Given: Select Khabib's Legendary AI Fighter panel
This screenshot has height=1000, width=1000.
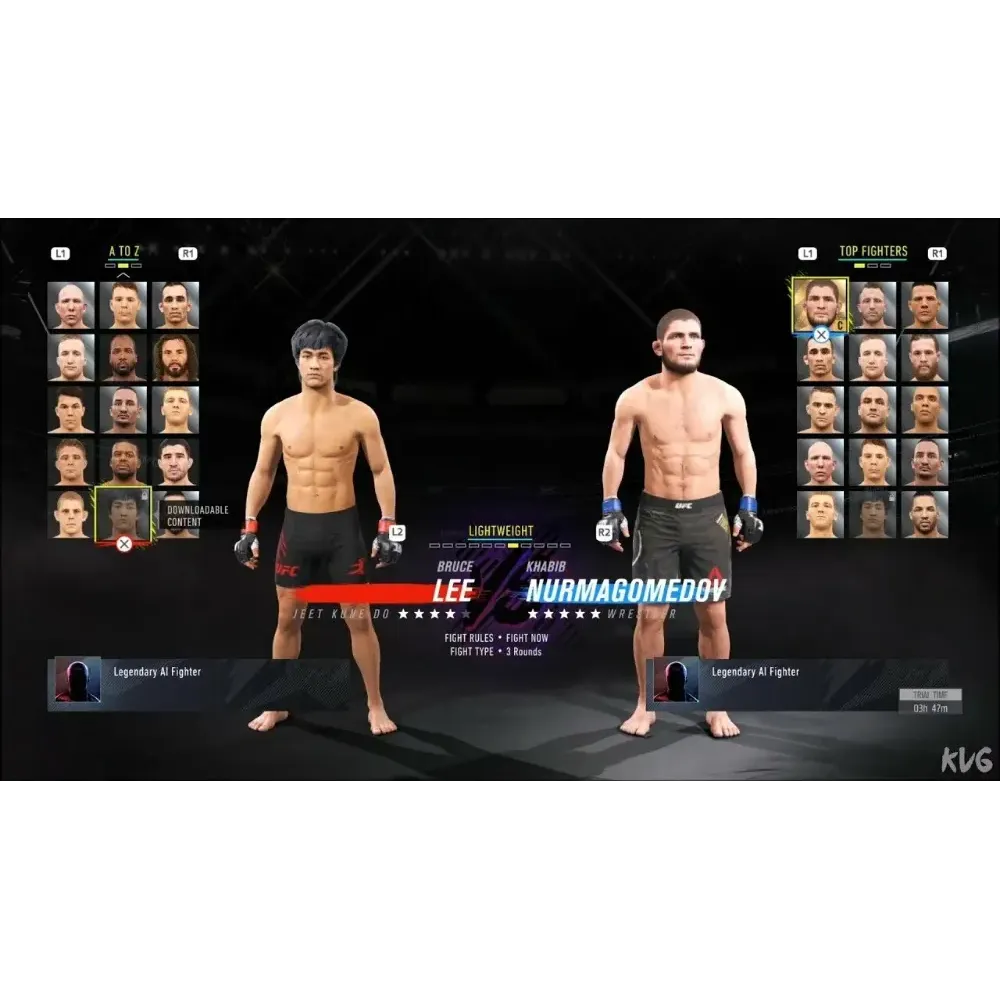Looking at the screenshot, I should (796, 683).
